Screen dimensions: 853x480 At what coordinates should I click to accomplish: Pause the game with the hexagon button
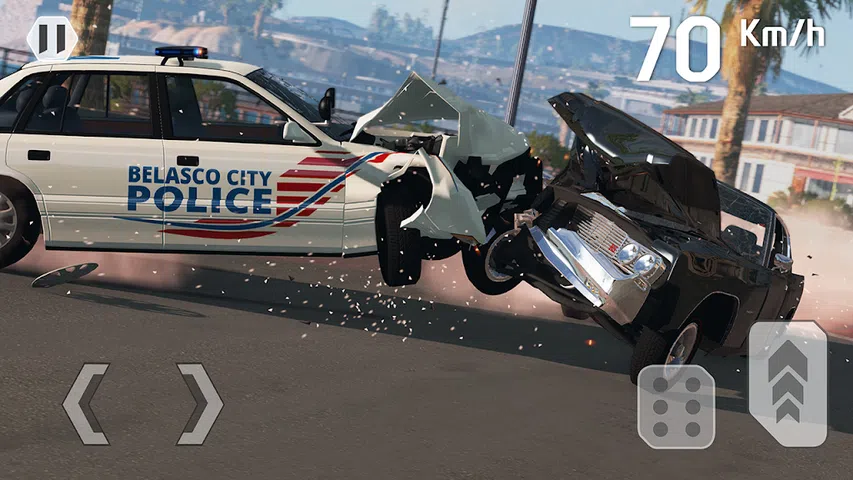52,38
